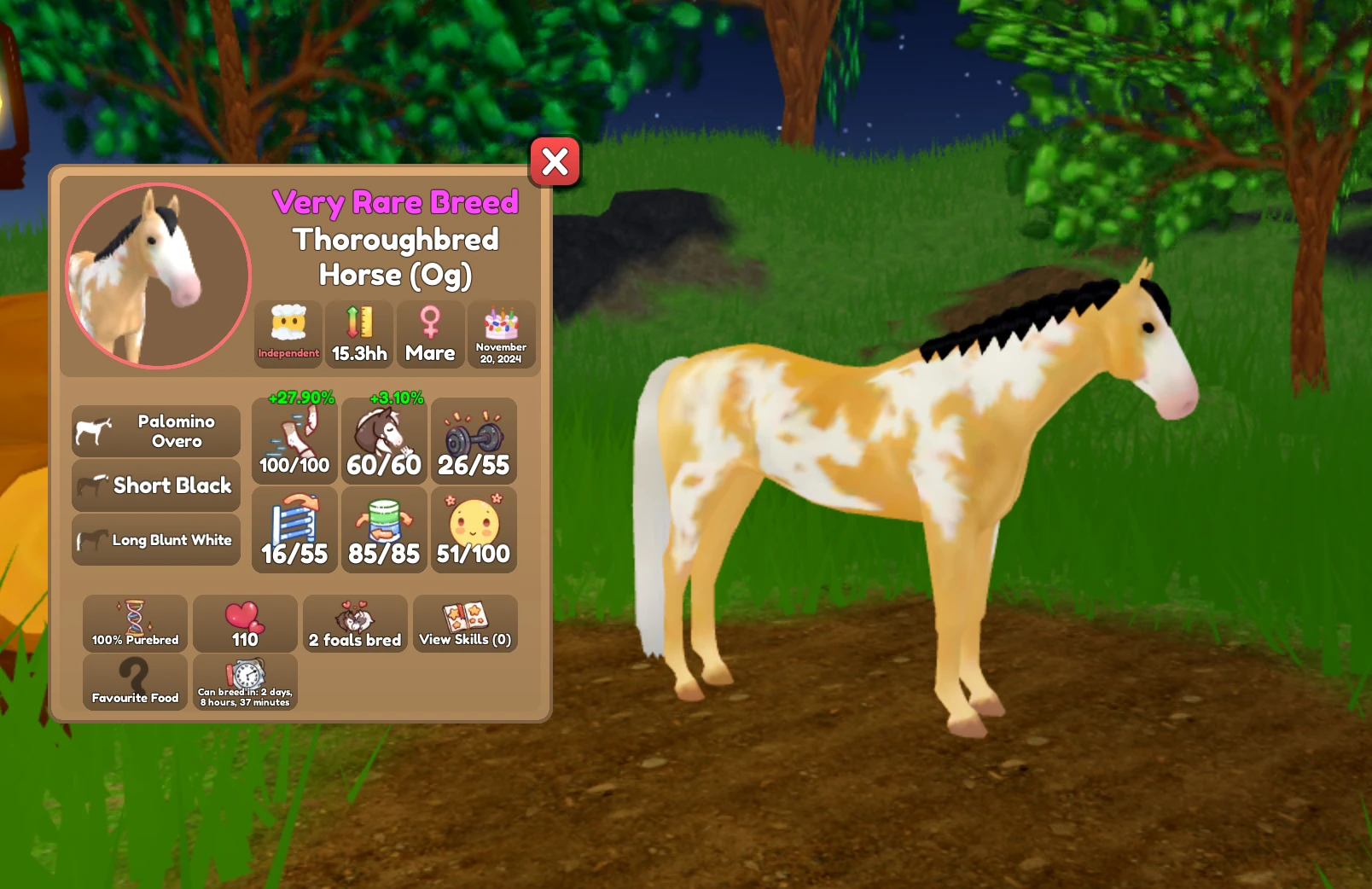This screenshot has width=1372, height=889.
Task: Click the horse head icon with +3.10% boost
Action: click(383, 439)
